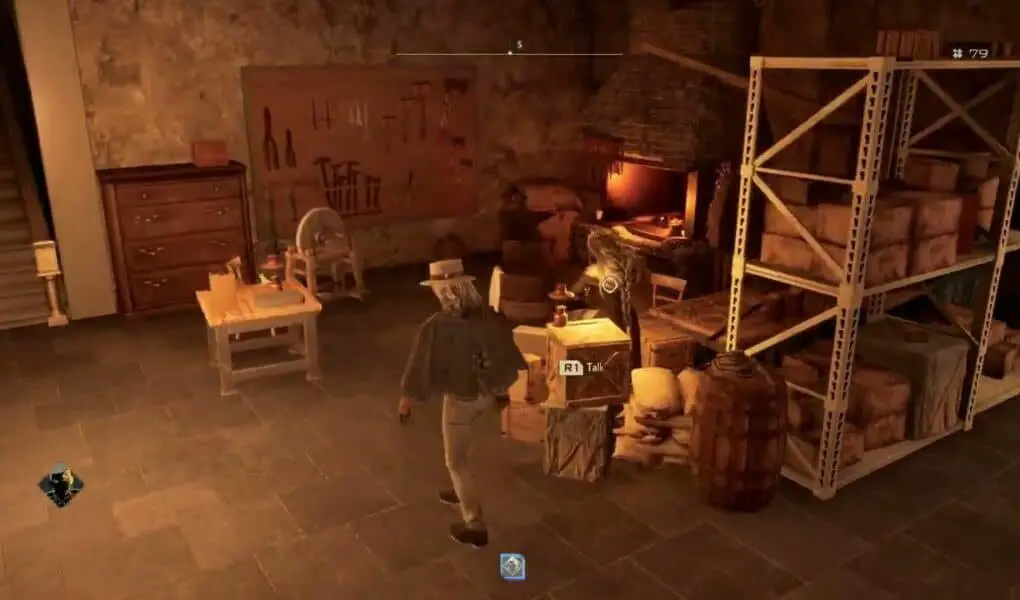This screenshot has width=1020, height=600.
Task: Click the compass bar heading marker
Action: [510, 51]
